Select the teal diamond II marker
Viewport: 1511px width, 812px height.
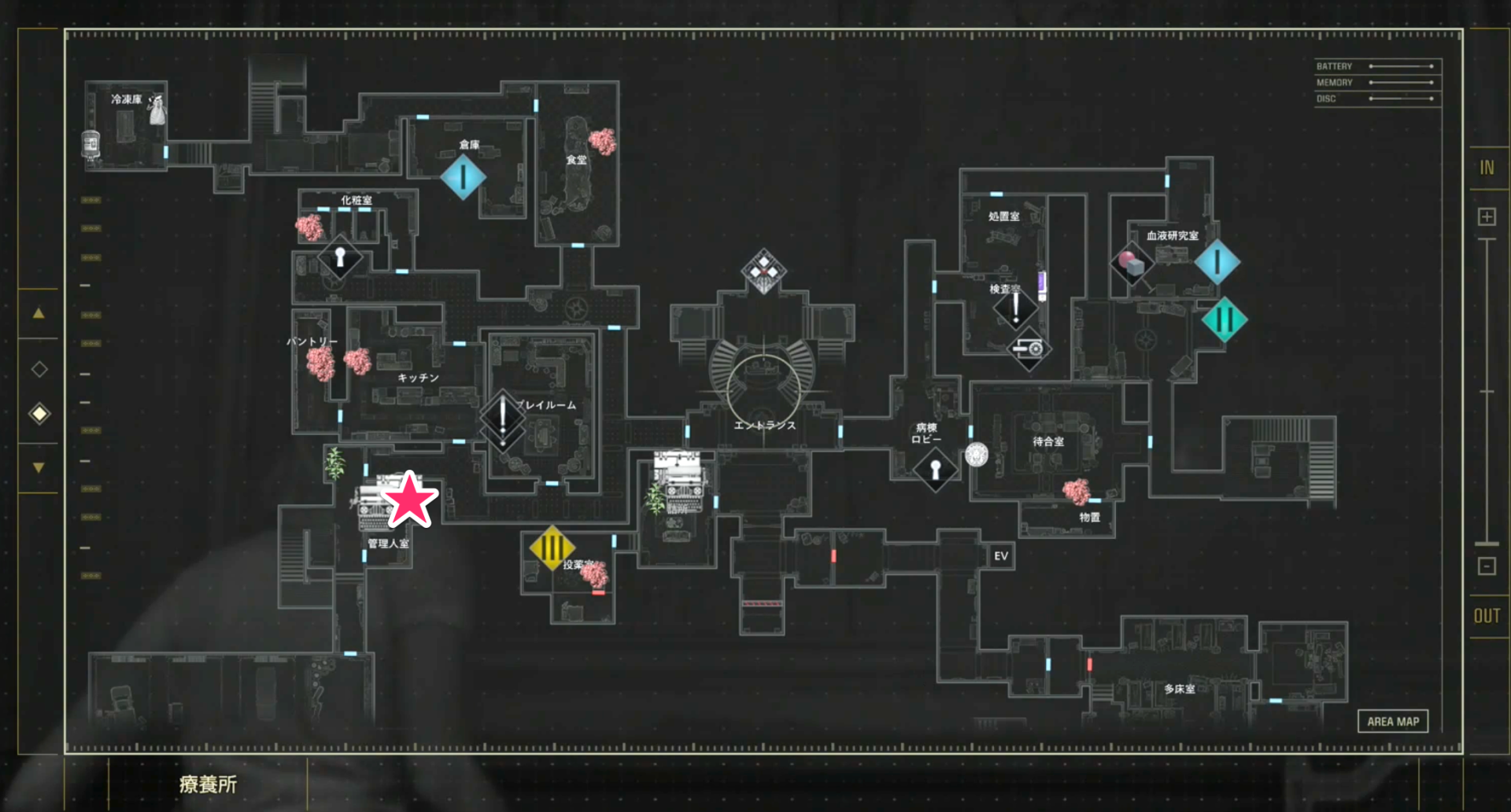pyautogui.click(x=1224, y=319)
